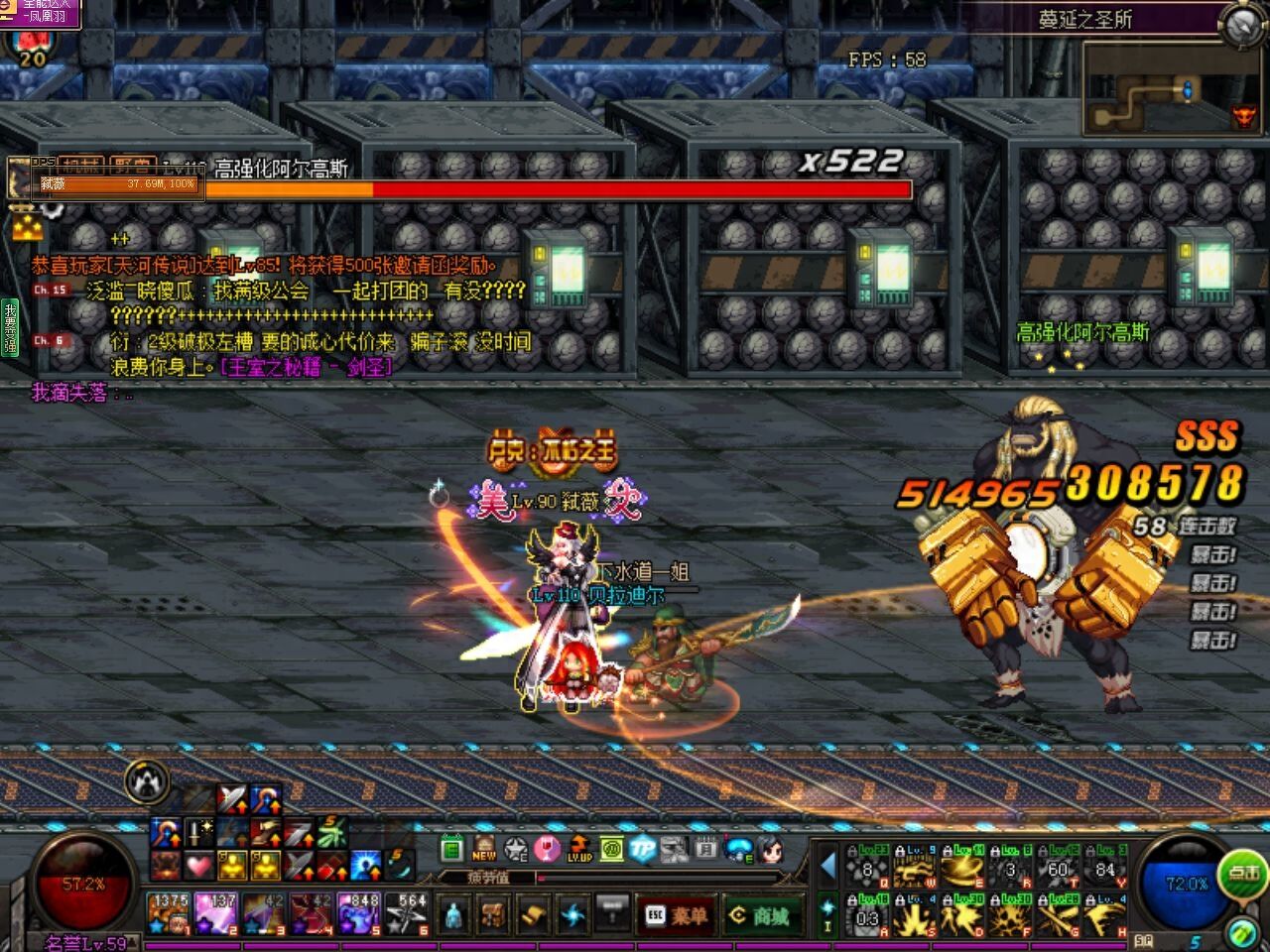Image resolution: width=1270 pixels, height=952 pixels.
Task: Click the green 点击 round button
Action: 1243,874
